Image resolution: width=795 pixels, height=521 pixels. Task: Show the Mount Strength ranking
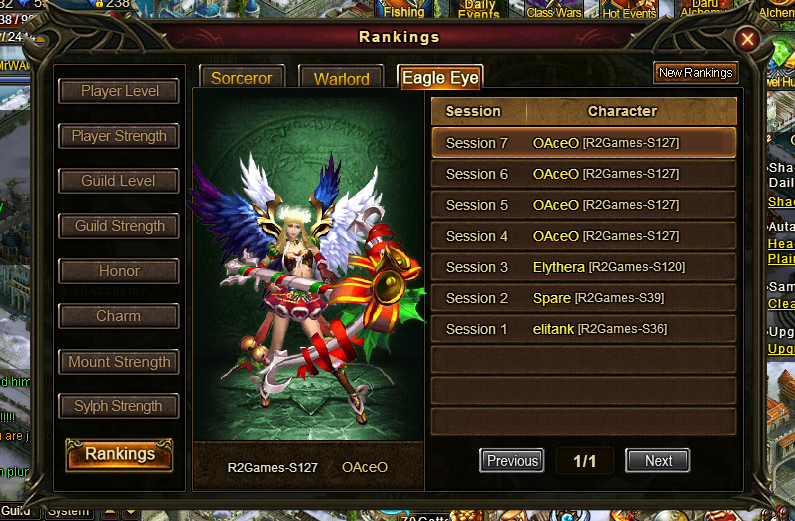click(x=120, y=362)
